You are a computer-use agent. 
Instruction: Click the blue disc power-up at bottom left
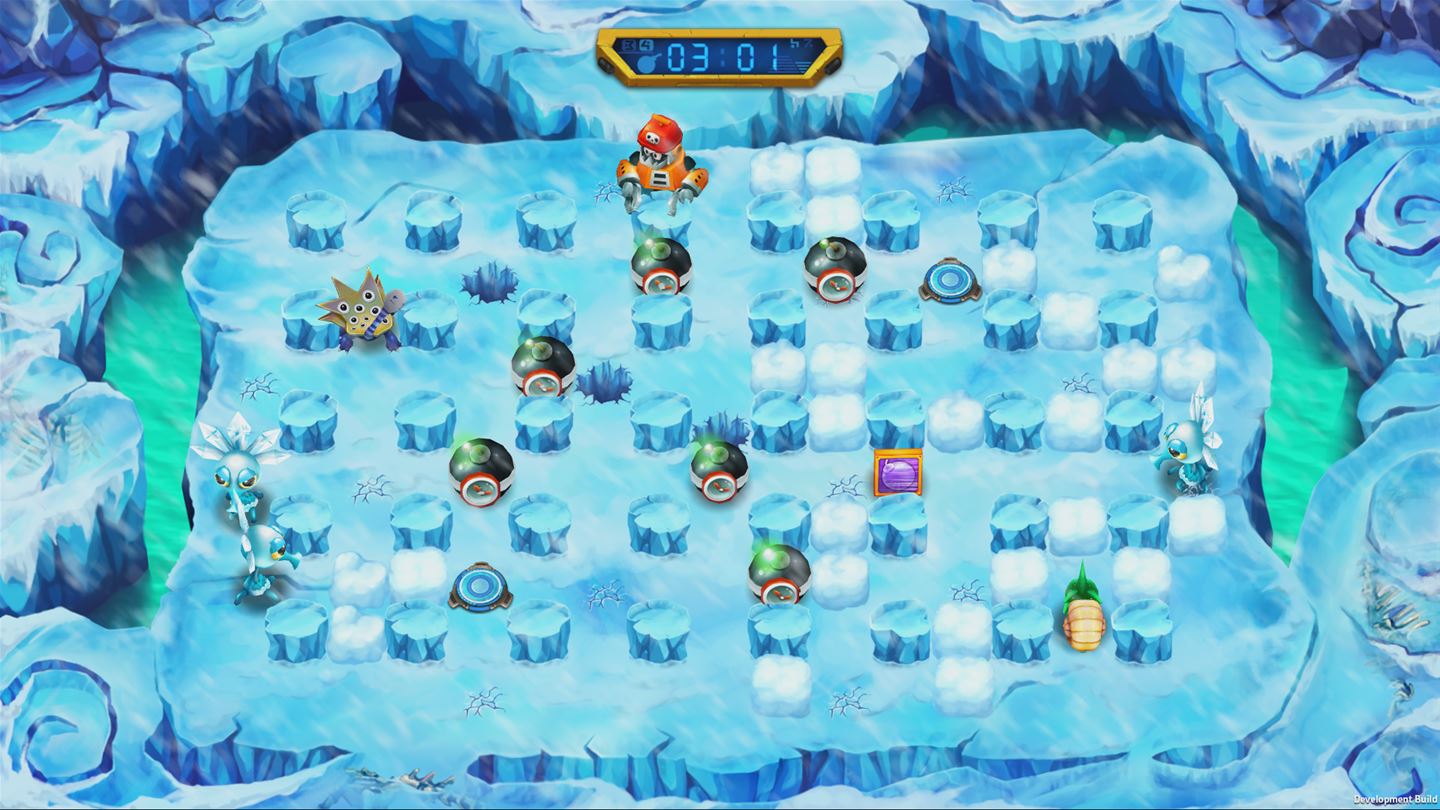pyautogui.click(x=479, y=585)
